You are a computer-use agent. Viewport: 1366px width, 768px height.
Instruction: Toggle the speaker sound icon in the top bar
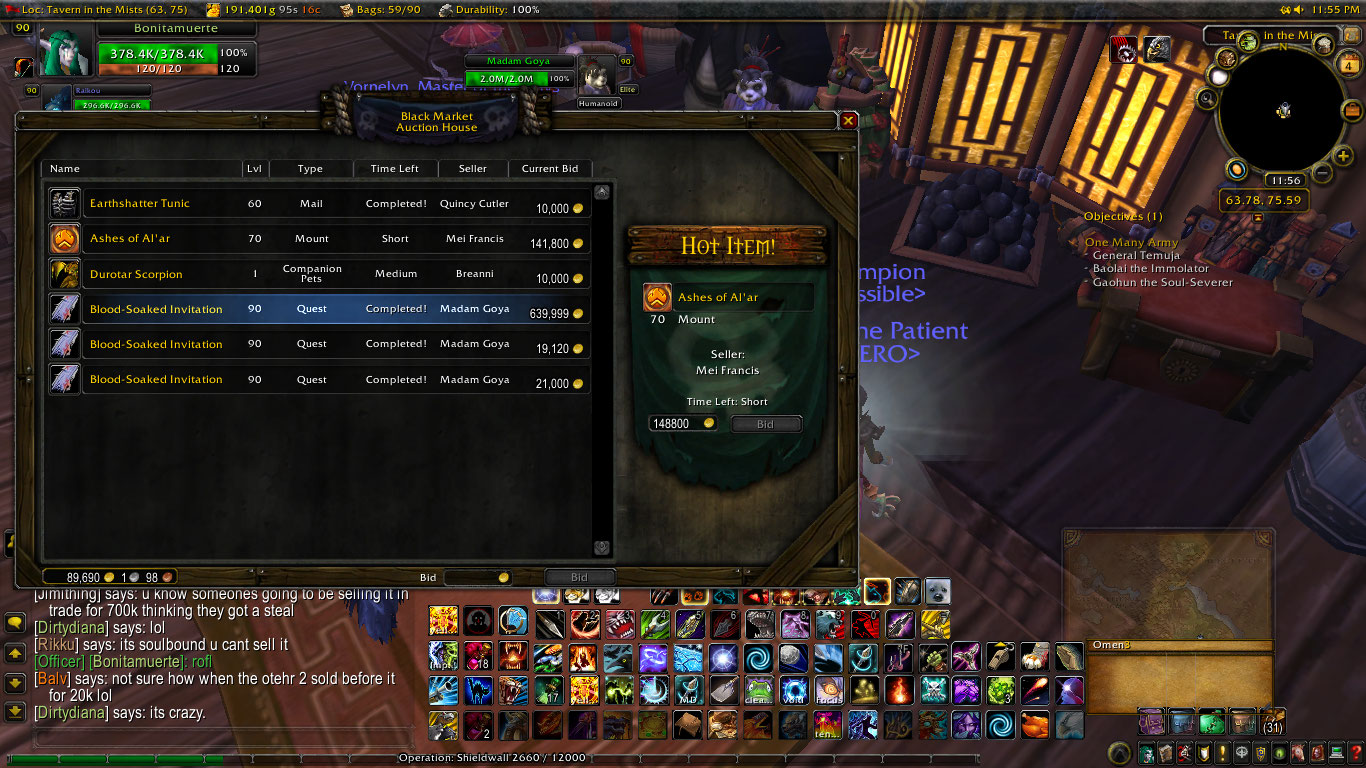pos(1298,9)
